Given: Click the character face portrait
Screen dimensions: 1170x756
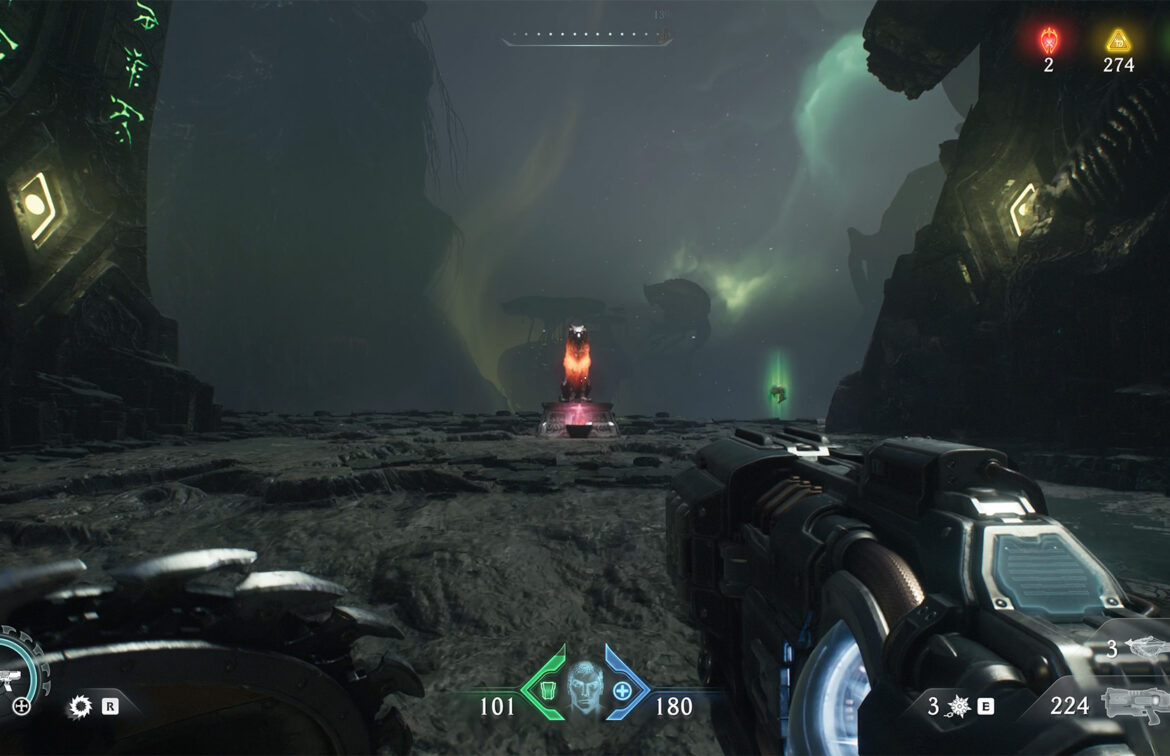Looking at the screenshot, I should [585, 687].
